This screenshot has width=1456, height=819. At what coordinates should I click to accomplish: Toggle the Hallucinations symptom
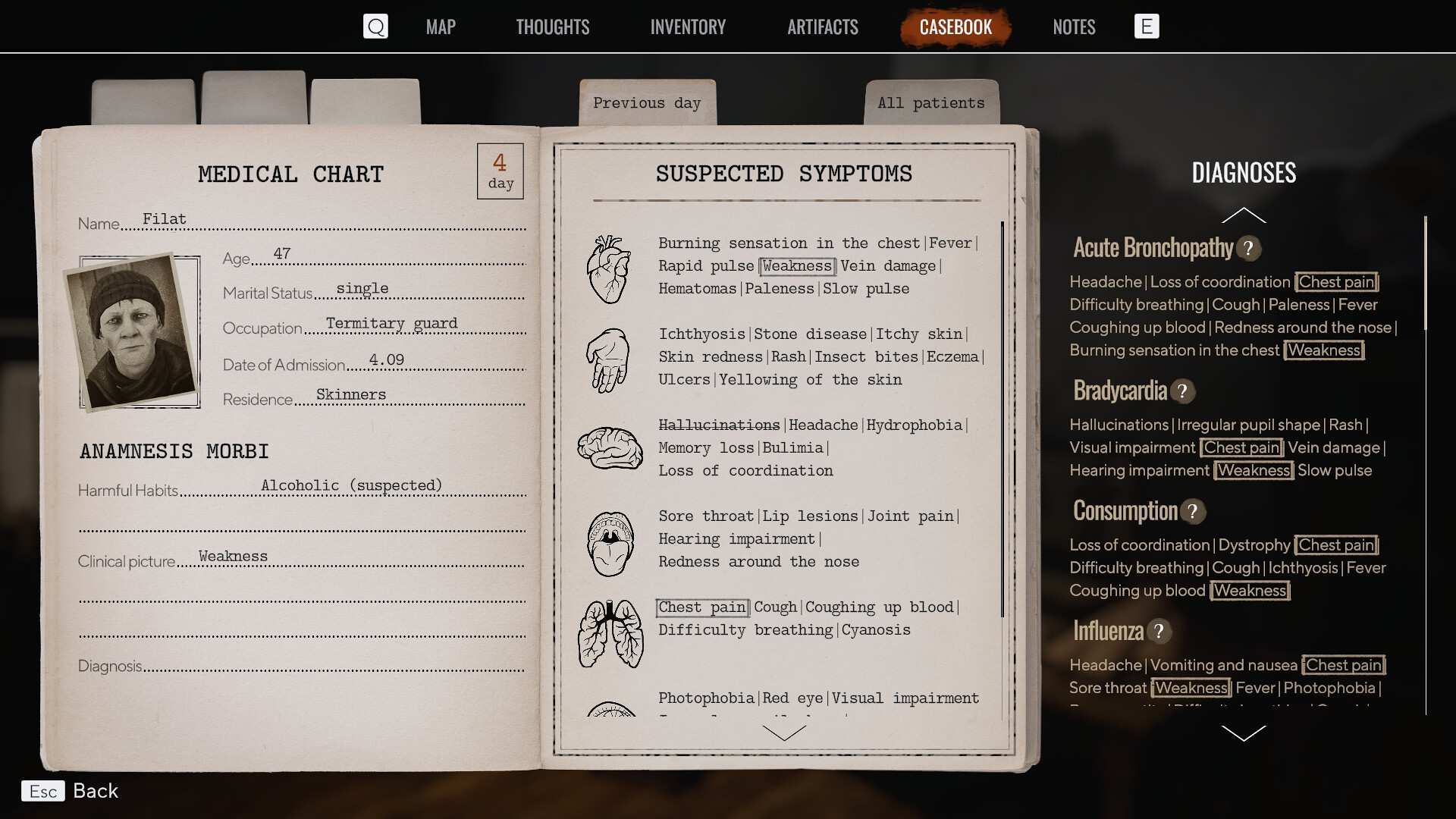point(718,425)
